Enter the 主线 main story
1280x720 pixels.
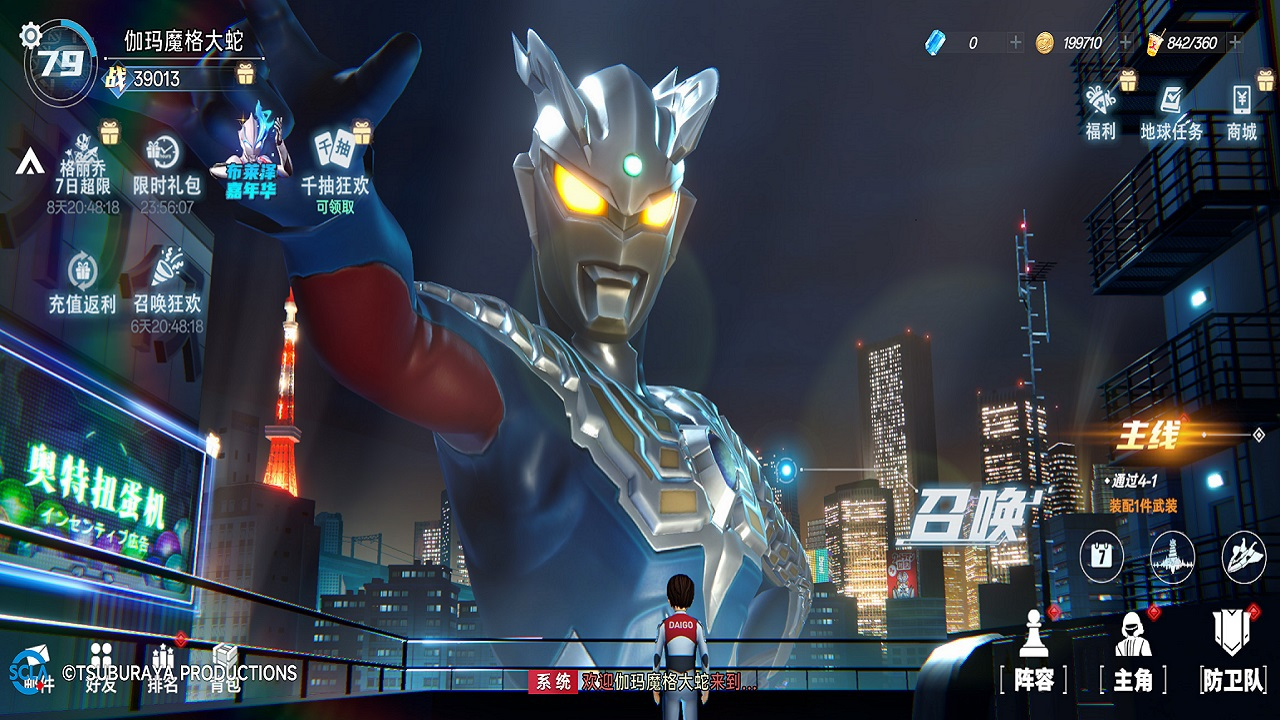[1150, 436]
